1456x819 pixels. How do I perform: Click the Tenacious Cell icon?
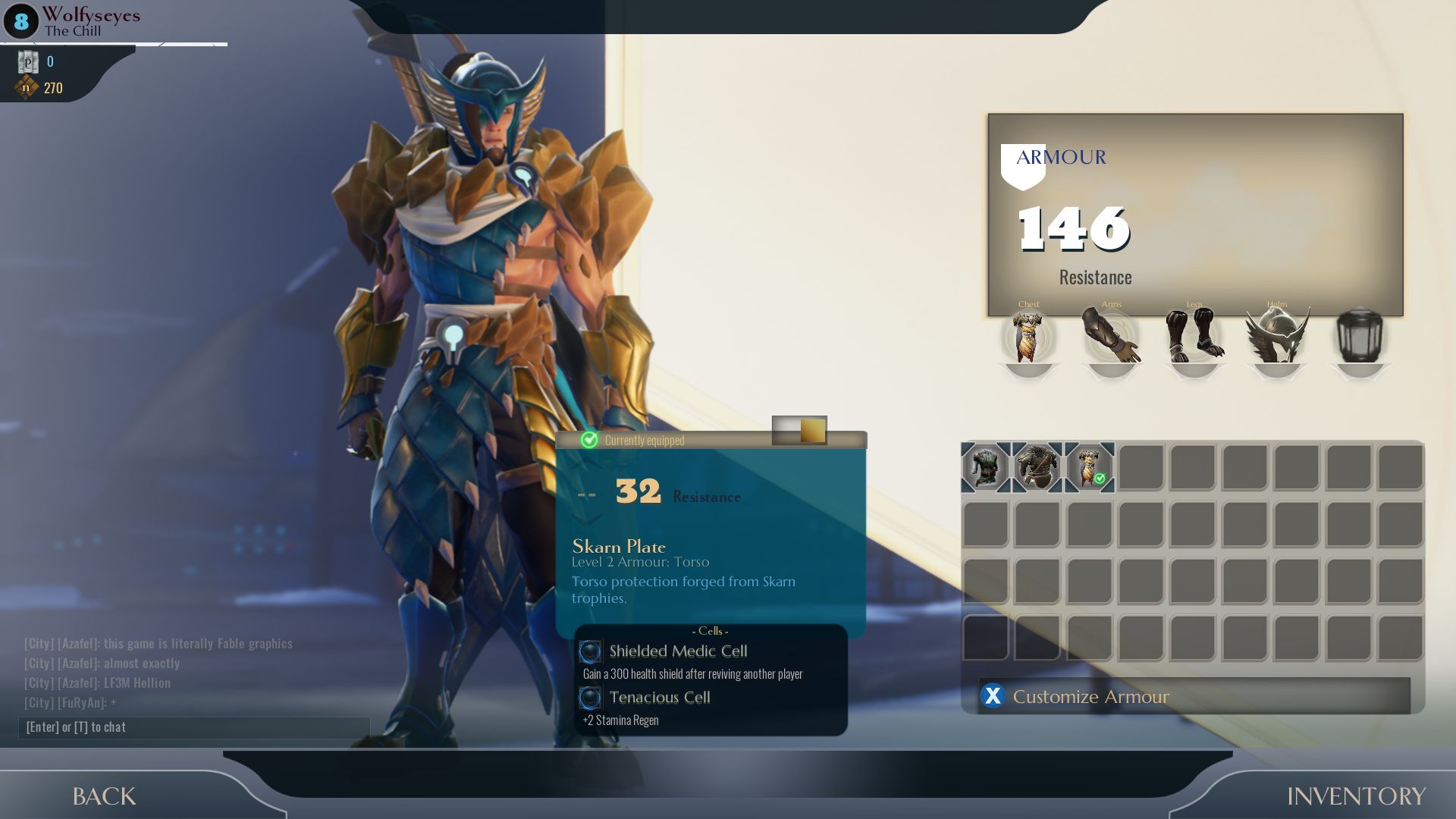click(590, 697)
